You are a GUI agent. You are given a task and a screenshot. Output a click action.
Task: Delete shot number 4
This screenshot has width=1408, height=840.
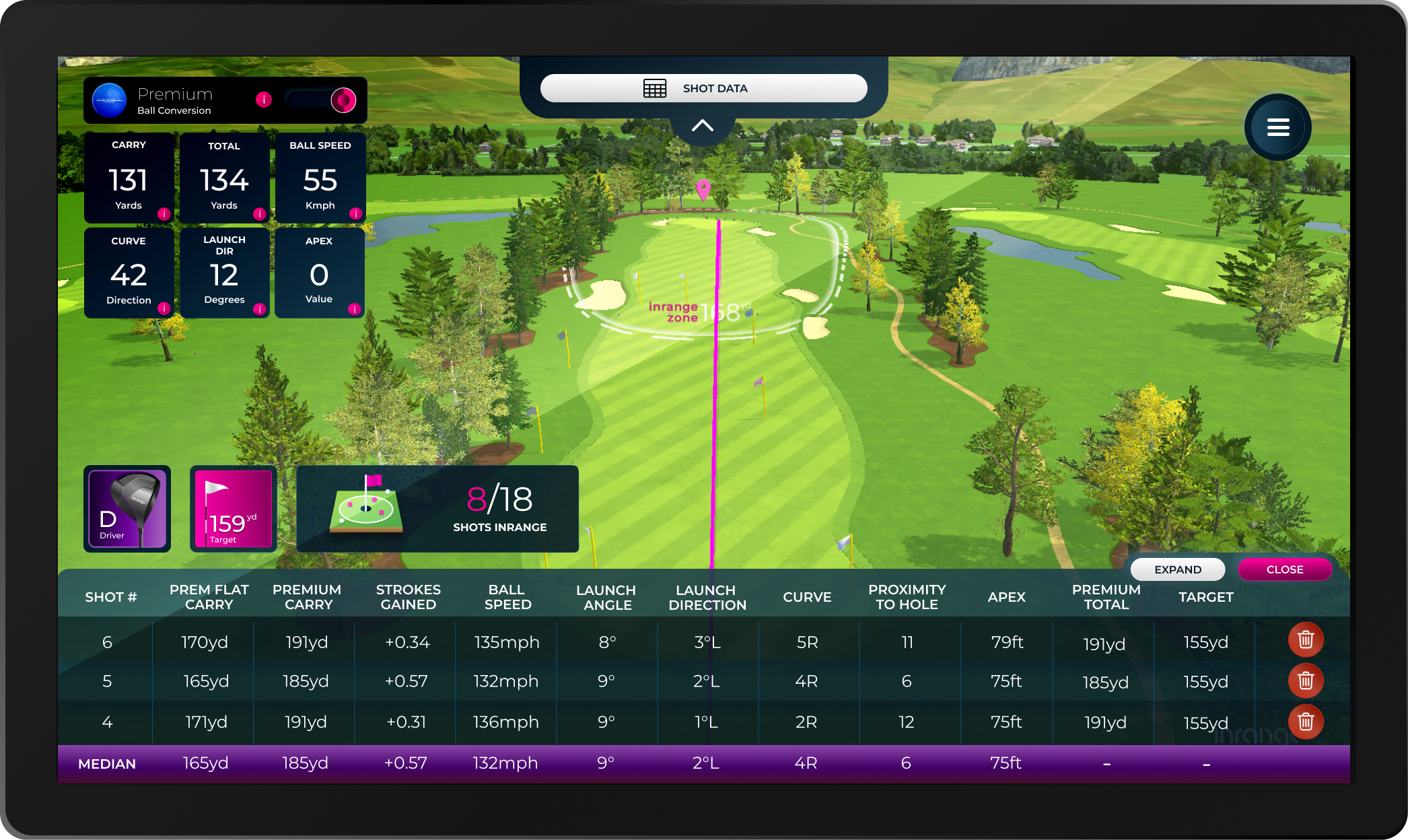click(1305, 722)
